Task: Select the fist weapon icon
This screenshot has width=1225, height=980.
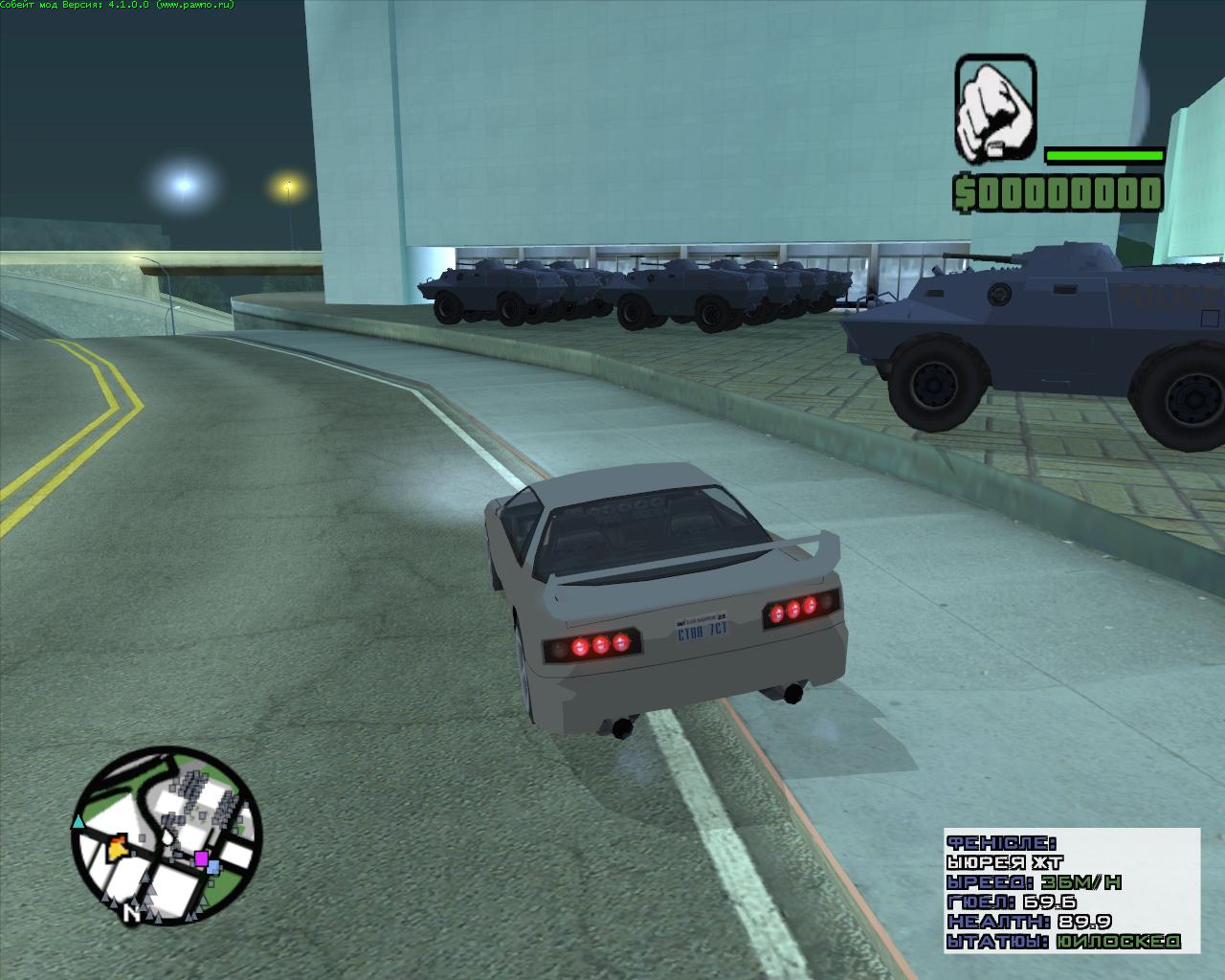Action: tap(995, 109)
